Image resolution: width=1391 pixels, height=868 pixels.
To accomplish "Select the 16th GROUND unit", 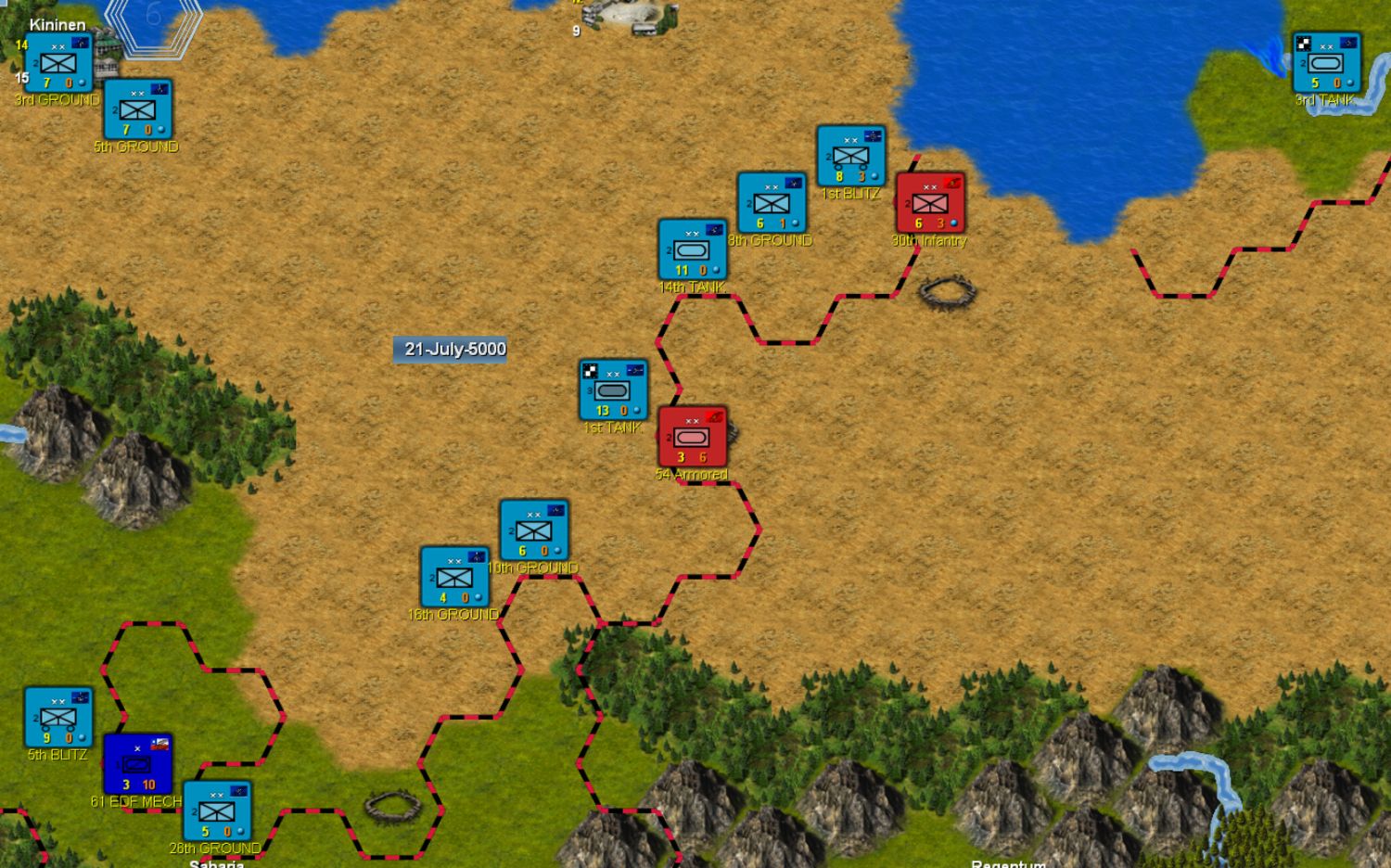I will [x=454, y=577].
